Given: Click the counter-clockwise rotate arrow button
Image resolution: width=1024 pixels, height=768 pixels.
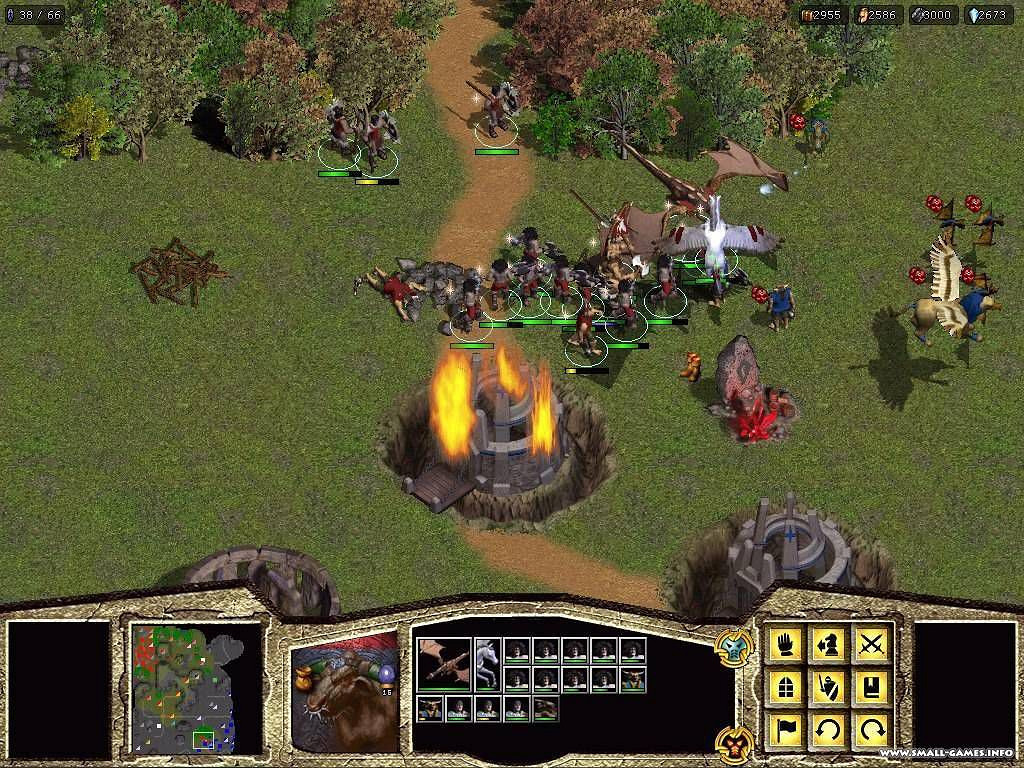Looking at the screenshot, I should tap(829, 730).
